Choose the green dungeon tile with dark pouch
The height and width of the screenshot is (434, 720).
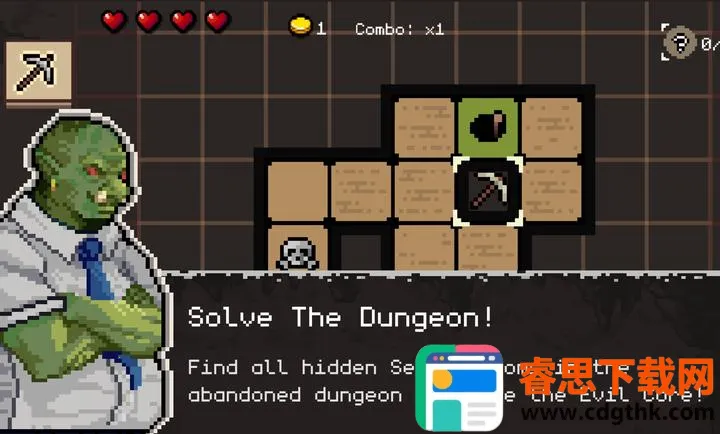[x=488, y=127]
